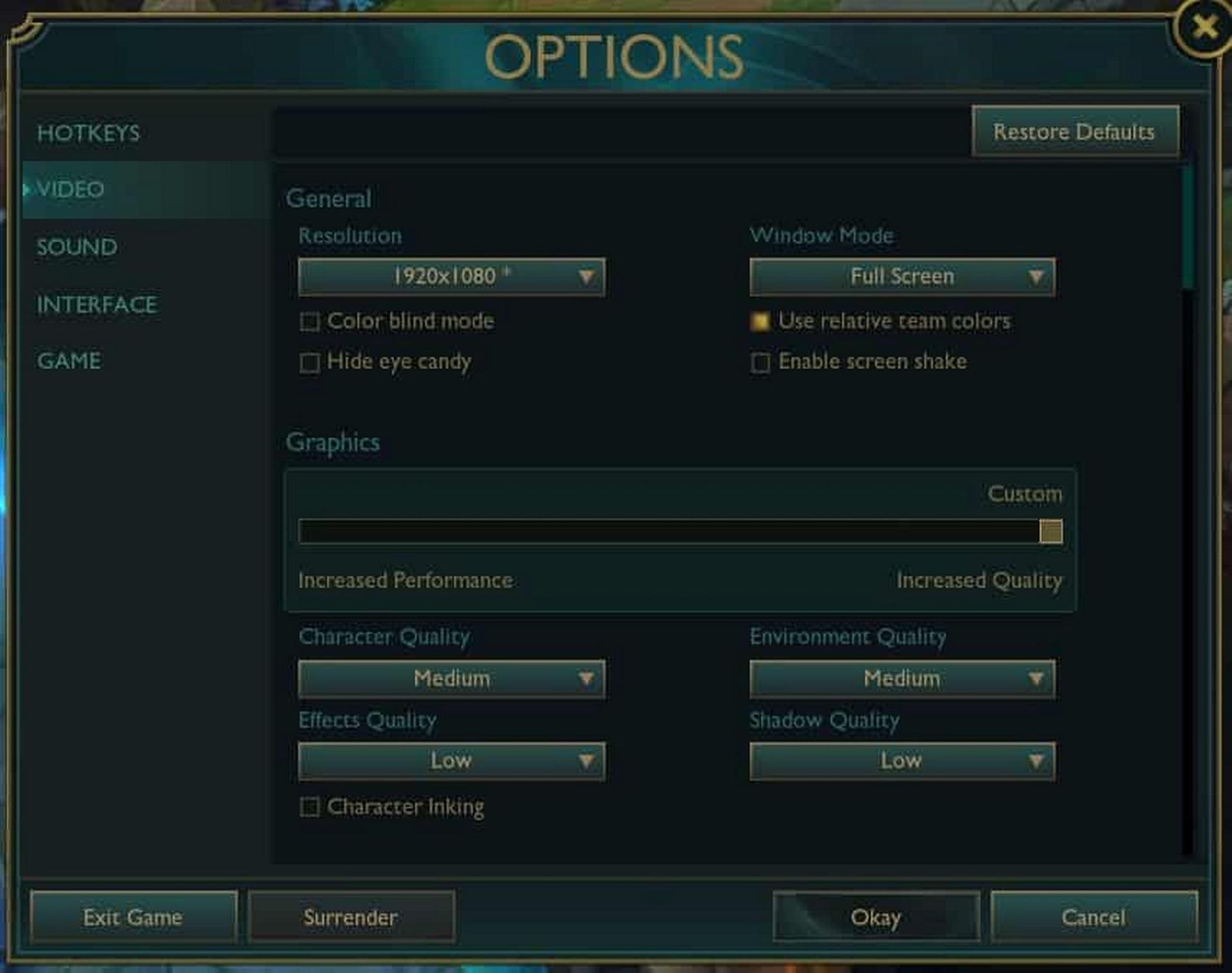Open the Window Mode dropdown
This screenshot has width=1232, height=973.
pyautogui.click(x=902, y=277)
